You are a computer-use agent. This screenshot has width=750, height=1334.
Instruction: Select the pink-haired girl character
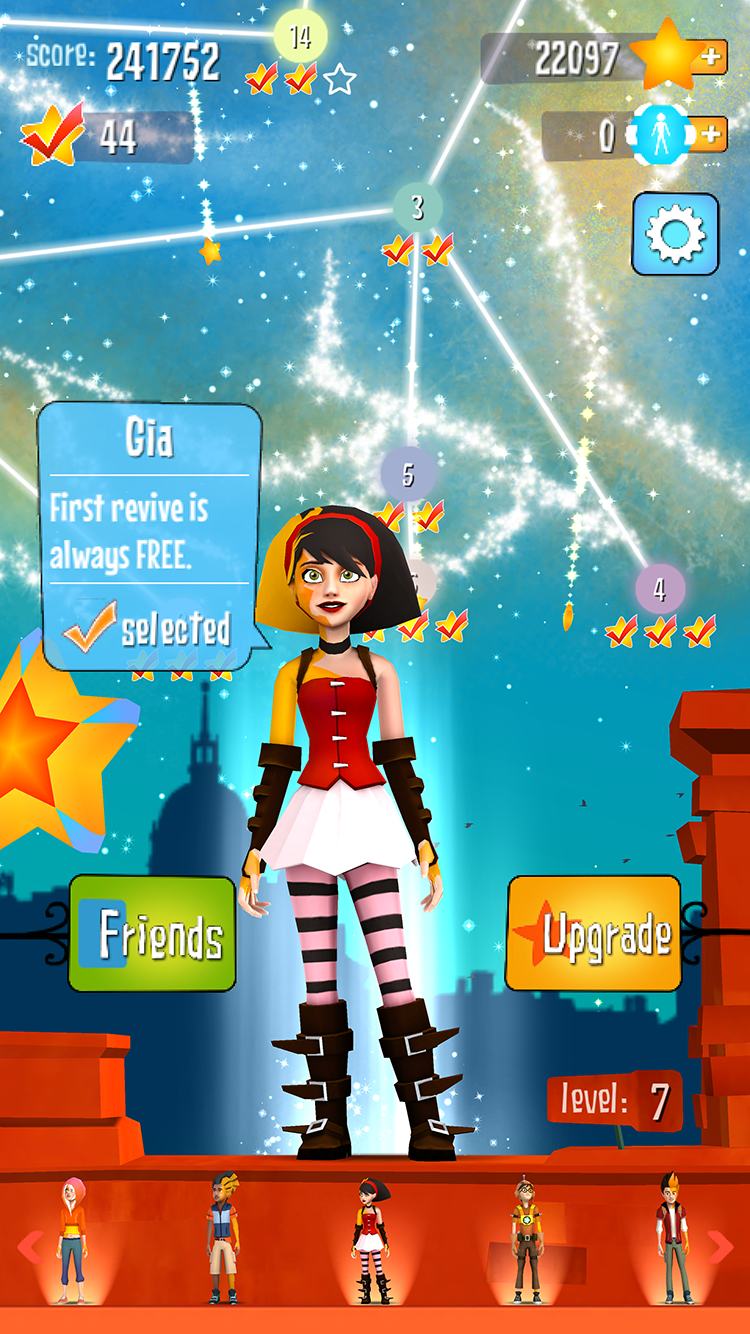(72, 1240)
